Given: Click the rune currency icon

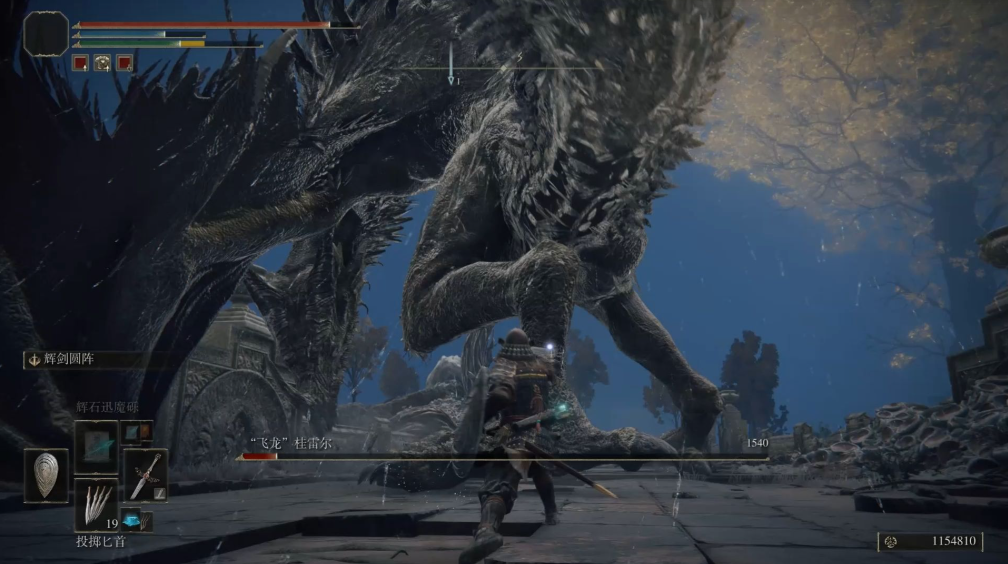Looking at the screenshot, I should point(892,541).
